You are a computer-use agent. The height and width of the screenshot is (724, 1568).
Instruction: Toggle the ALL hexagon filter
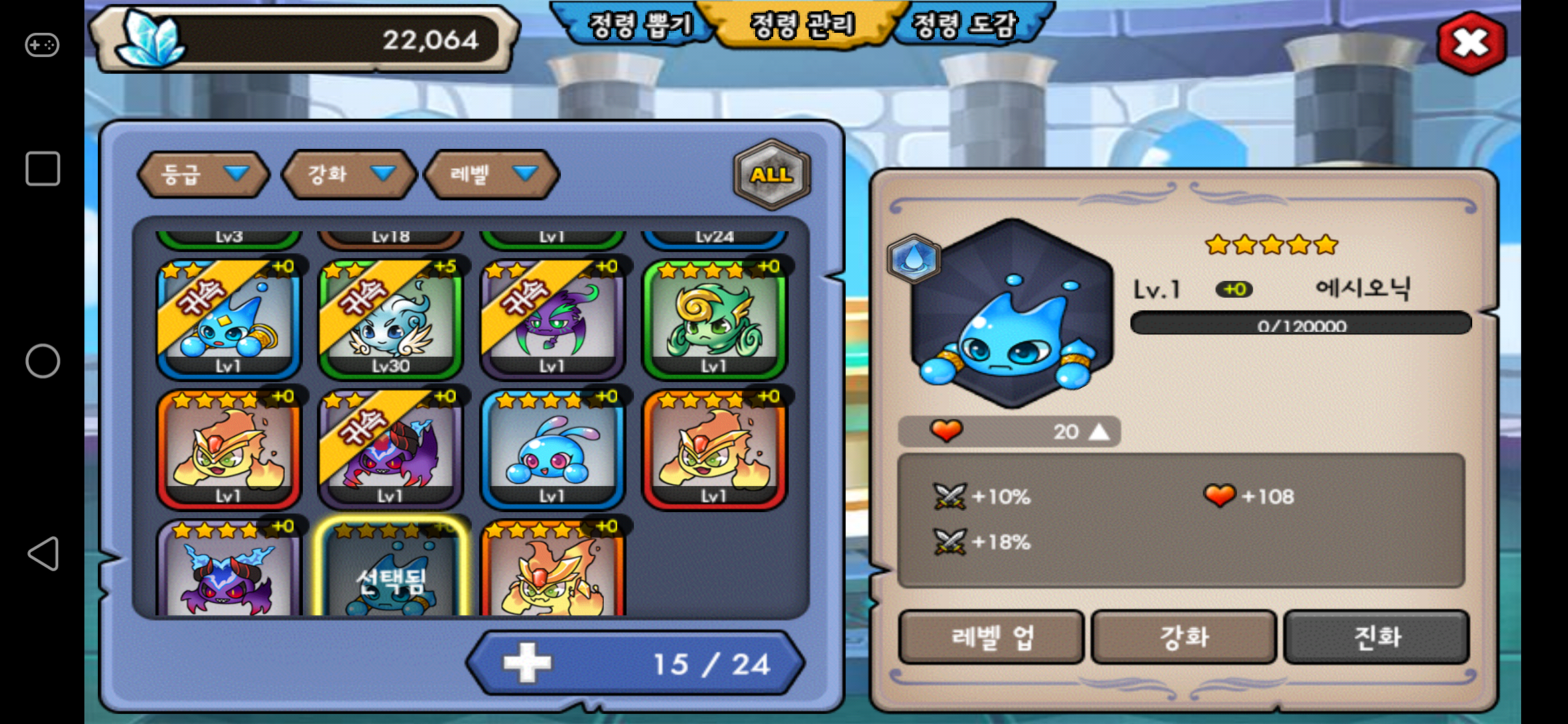point(771,174)
